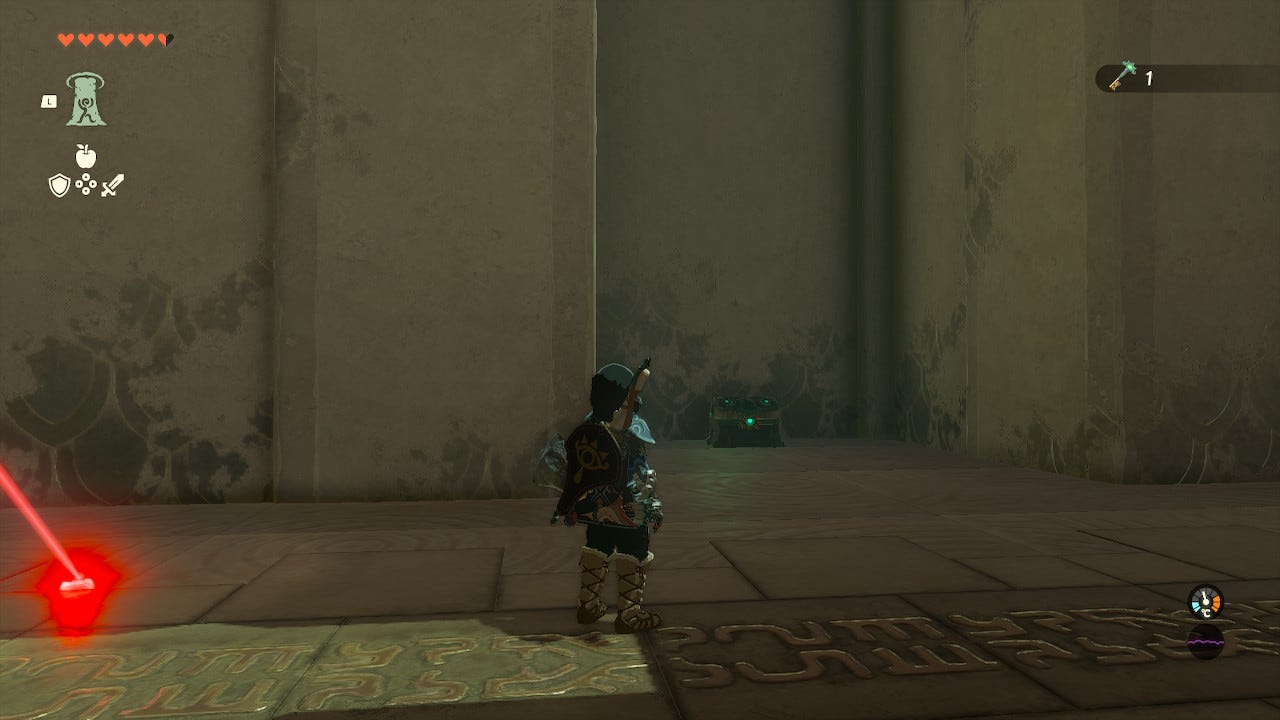Toggle the L button map prompt

(x=48, y=101)
